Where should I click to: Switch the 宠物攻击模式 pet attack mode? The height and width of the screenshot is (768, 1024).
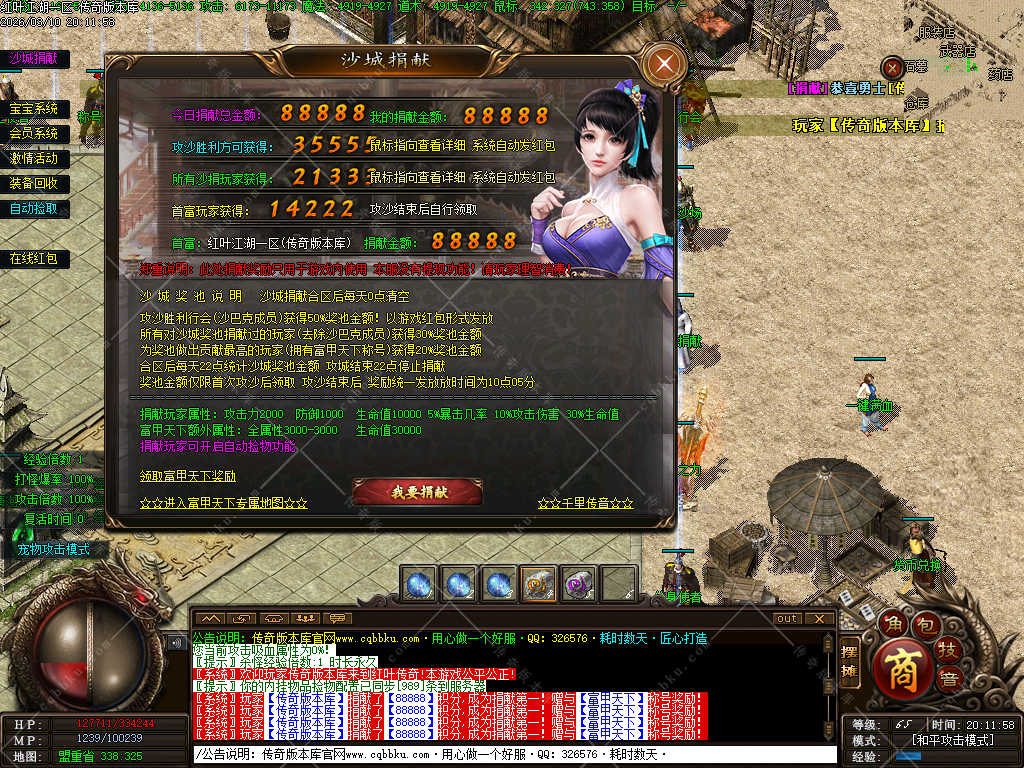[x=54, y=549]
